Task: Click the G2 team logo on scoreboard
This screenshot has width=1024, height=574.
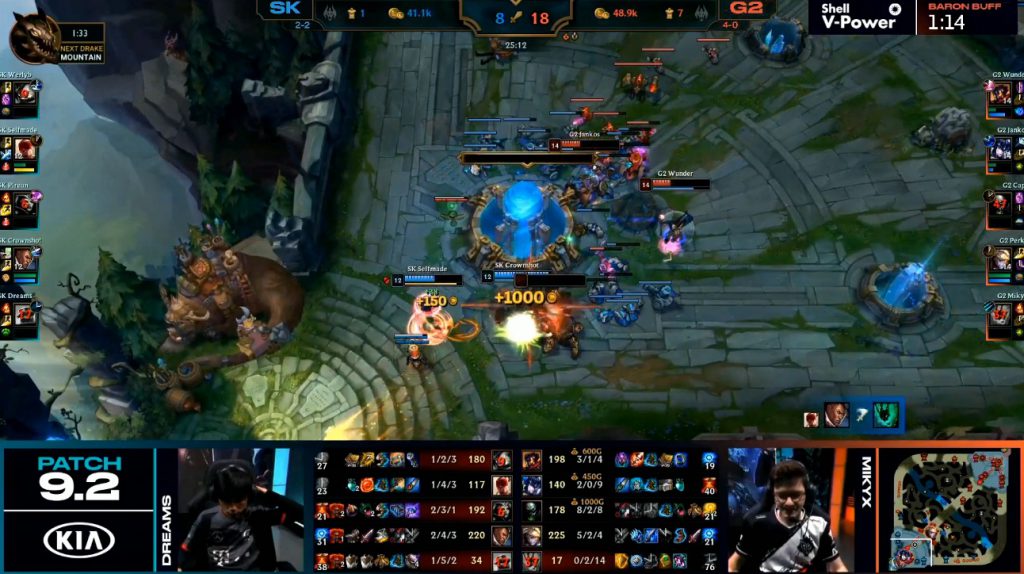Action: coord(746,9)
